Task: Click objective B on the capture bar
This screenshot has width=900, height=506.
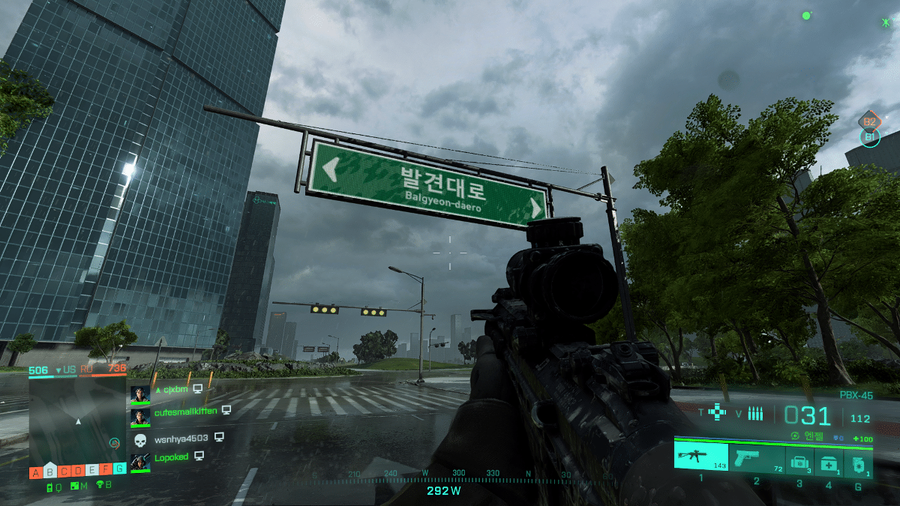Action: tap(51, 471)
